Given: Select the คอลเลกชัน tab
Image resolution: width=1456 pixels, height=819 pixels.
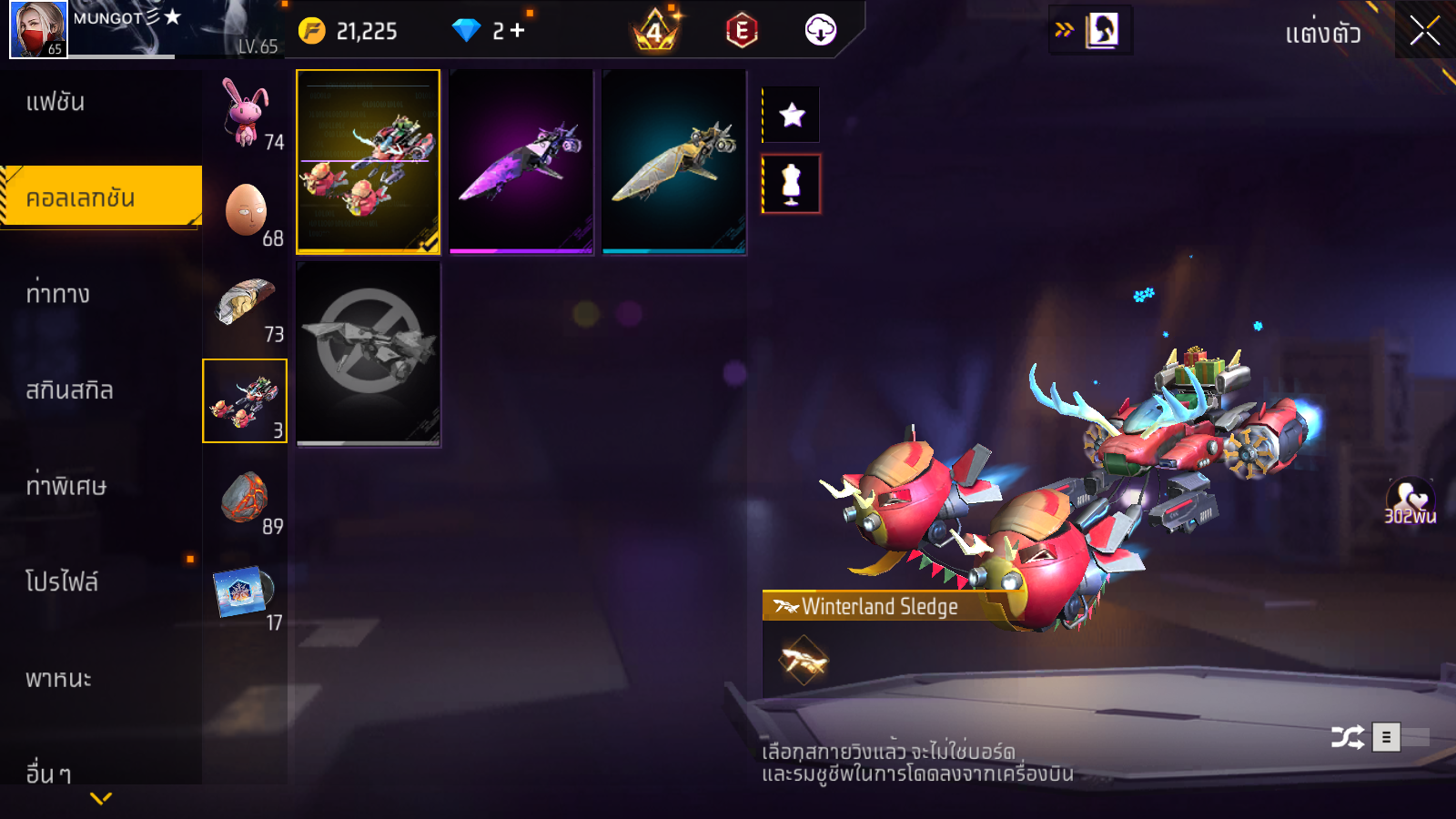Looking at the screenshot, I should (100, 197).
